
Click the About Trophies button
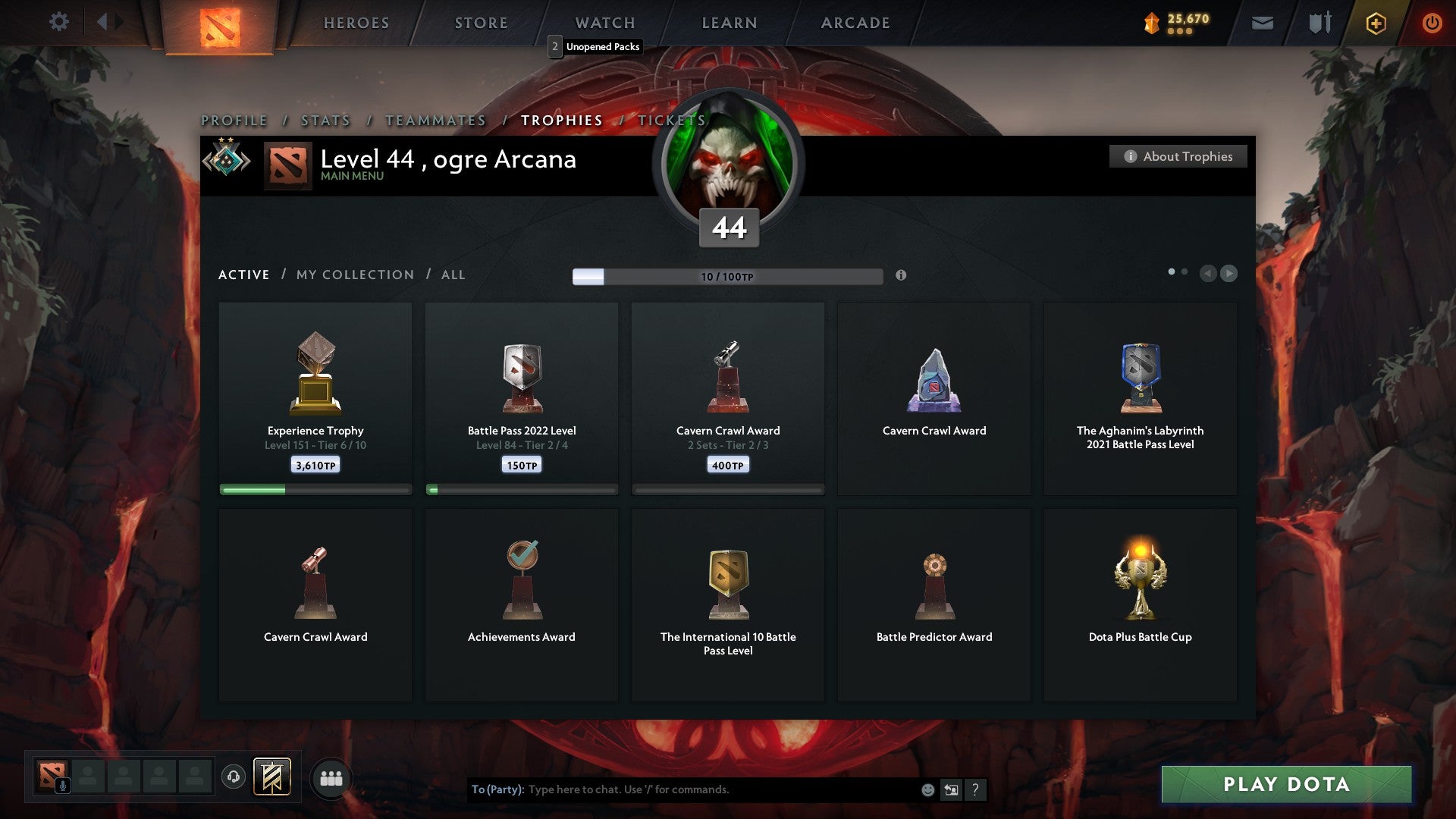coord(1178,156)
